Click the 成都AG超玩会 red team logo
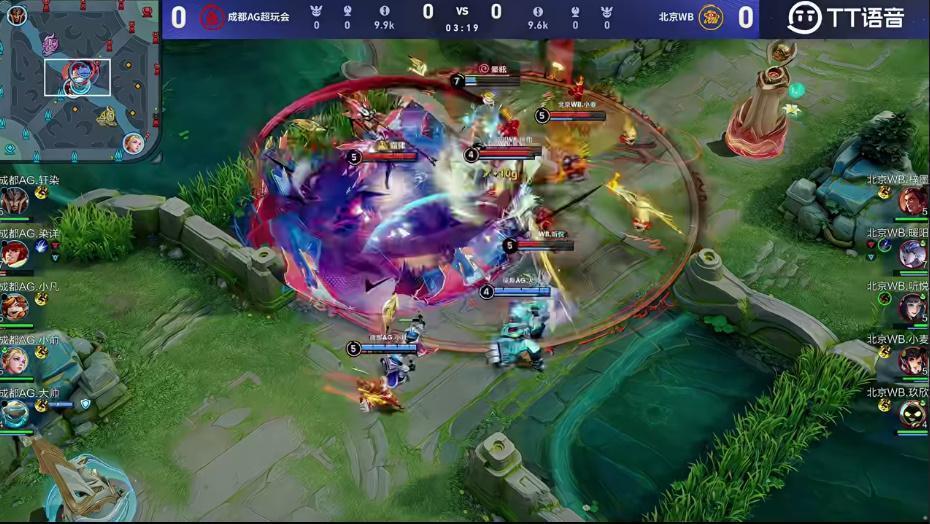 tap(212, 17)
